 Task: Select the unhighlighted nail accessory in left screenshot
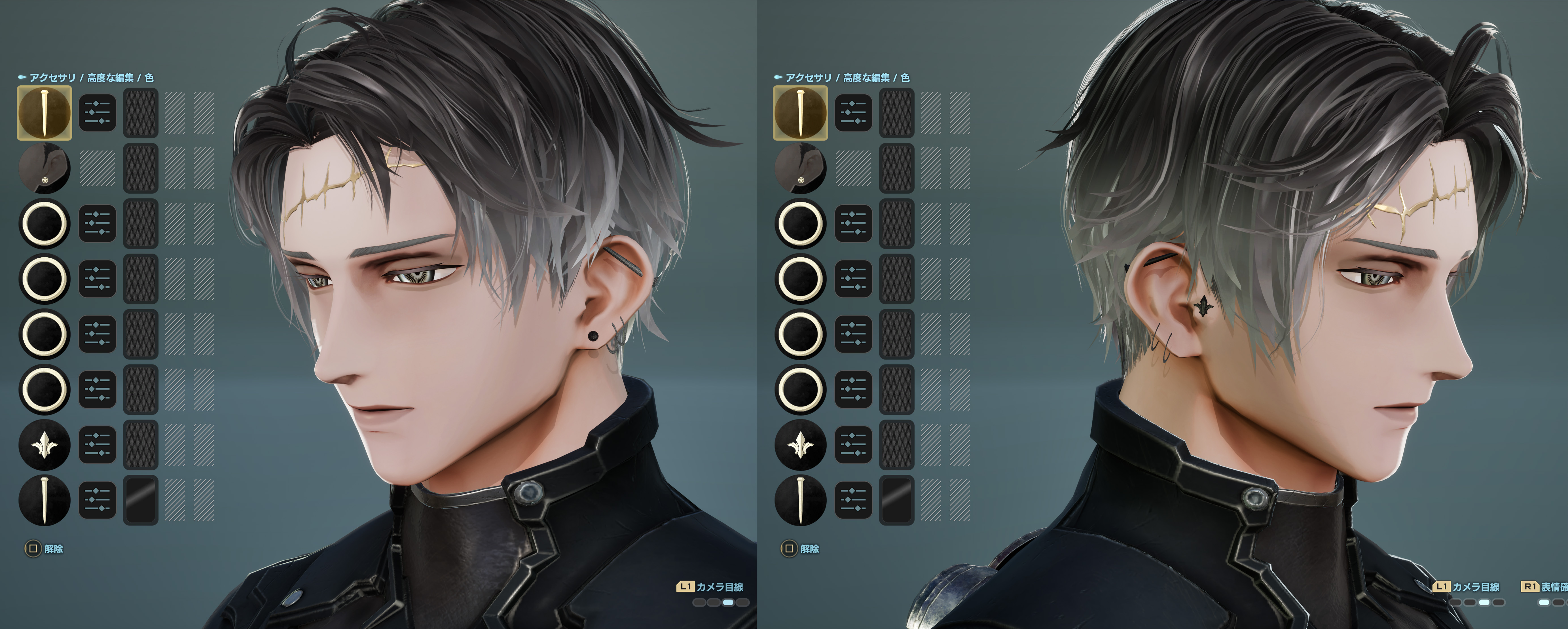pos(45,501)
